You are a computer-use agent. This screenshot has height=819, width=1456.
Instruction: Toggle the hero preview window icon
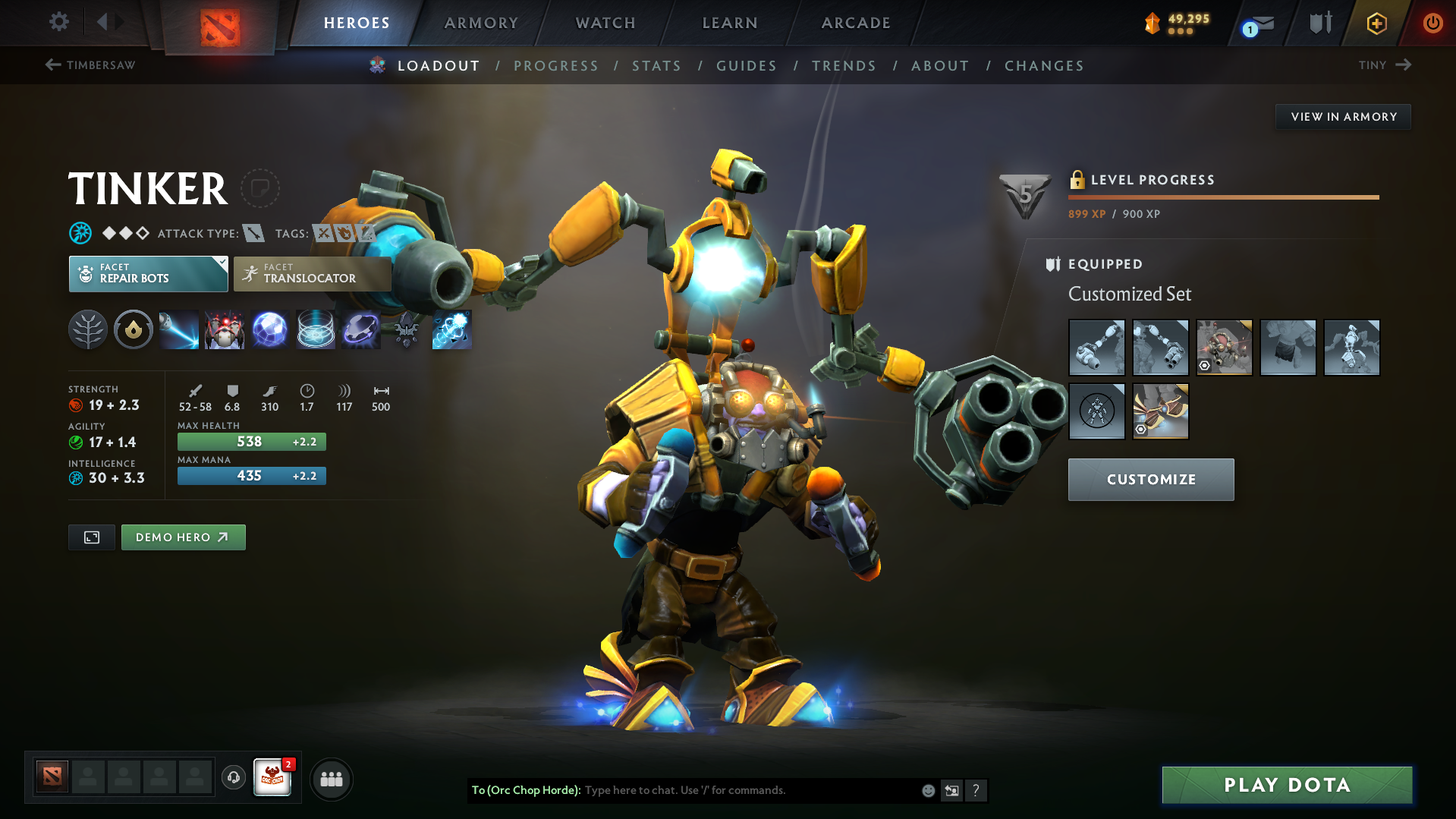(x=91, y=537)
